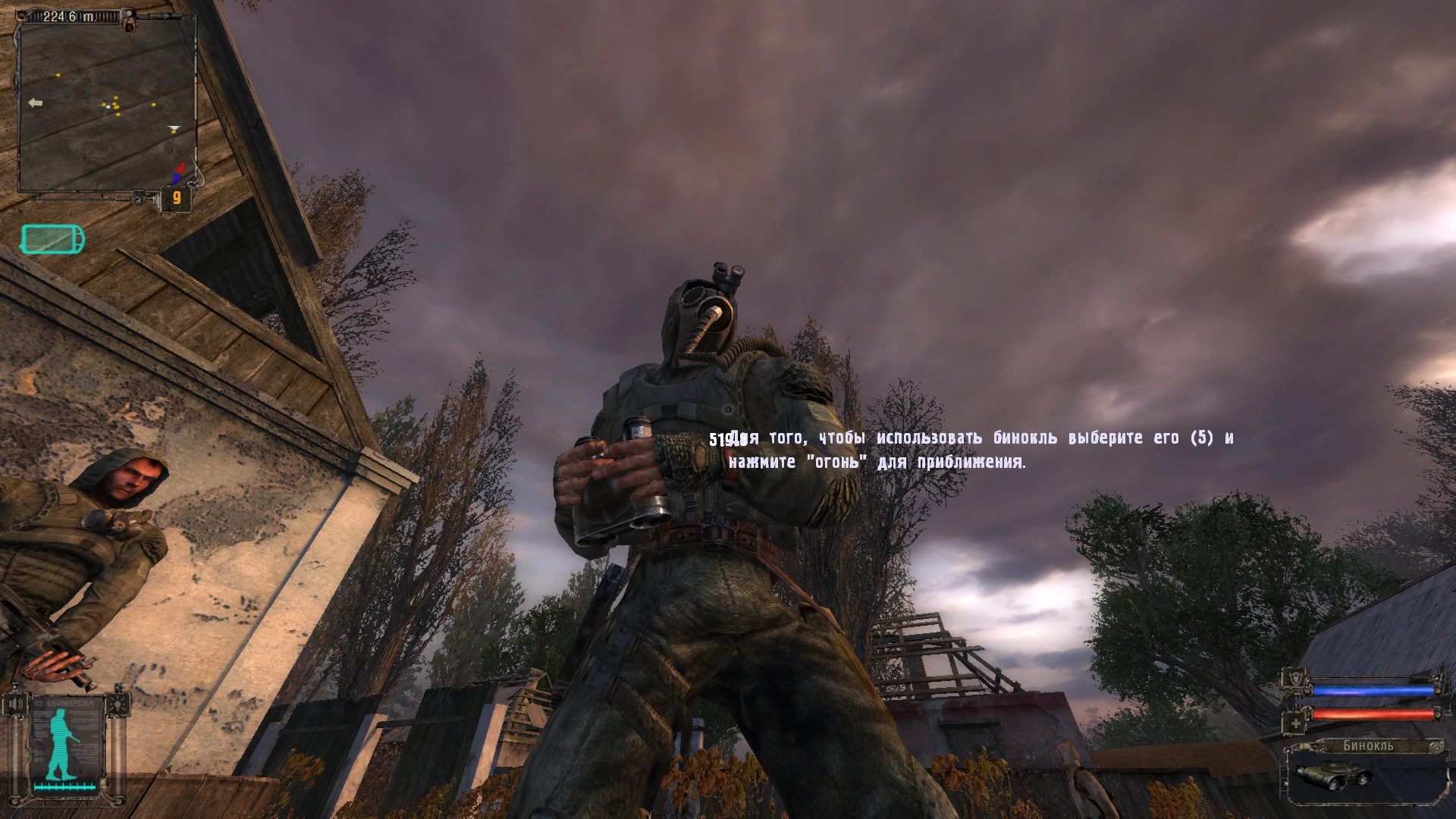Click the battery charge indicator below the minimap
Viewport: 1456px width, 819px height.
[x=52, y=239]
